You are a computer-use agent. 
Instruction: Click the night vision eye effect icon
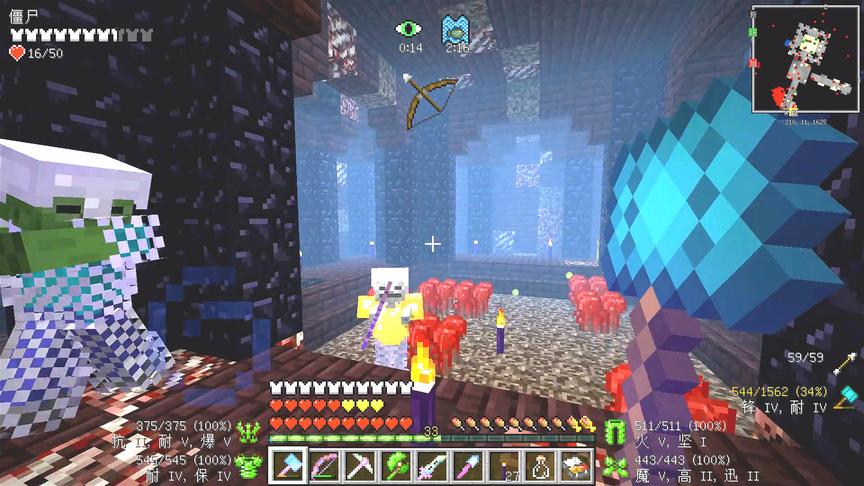[x=409, y=29]
